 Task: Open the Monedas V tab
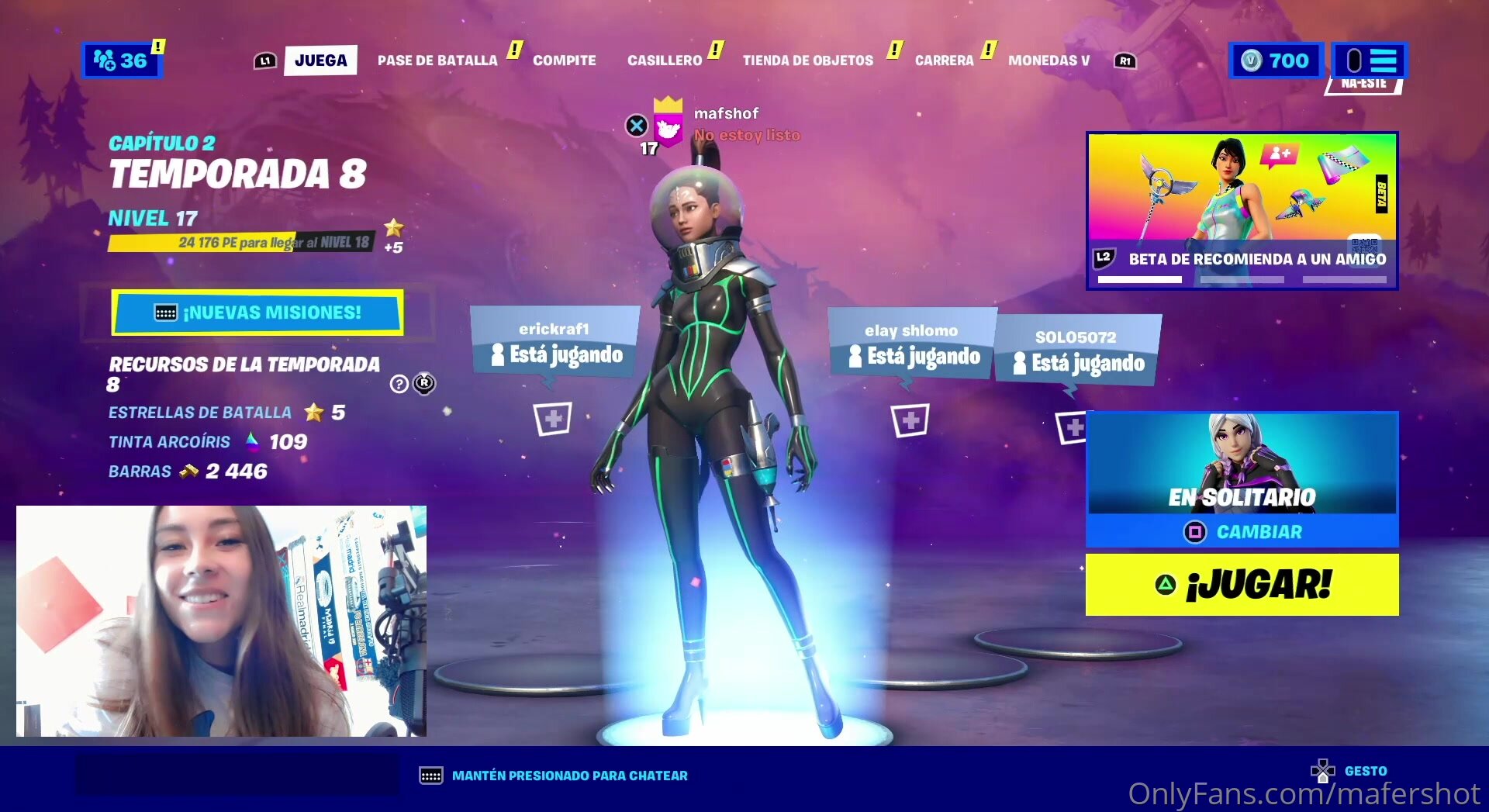1049,60
